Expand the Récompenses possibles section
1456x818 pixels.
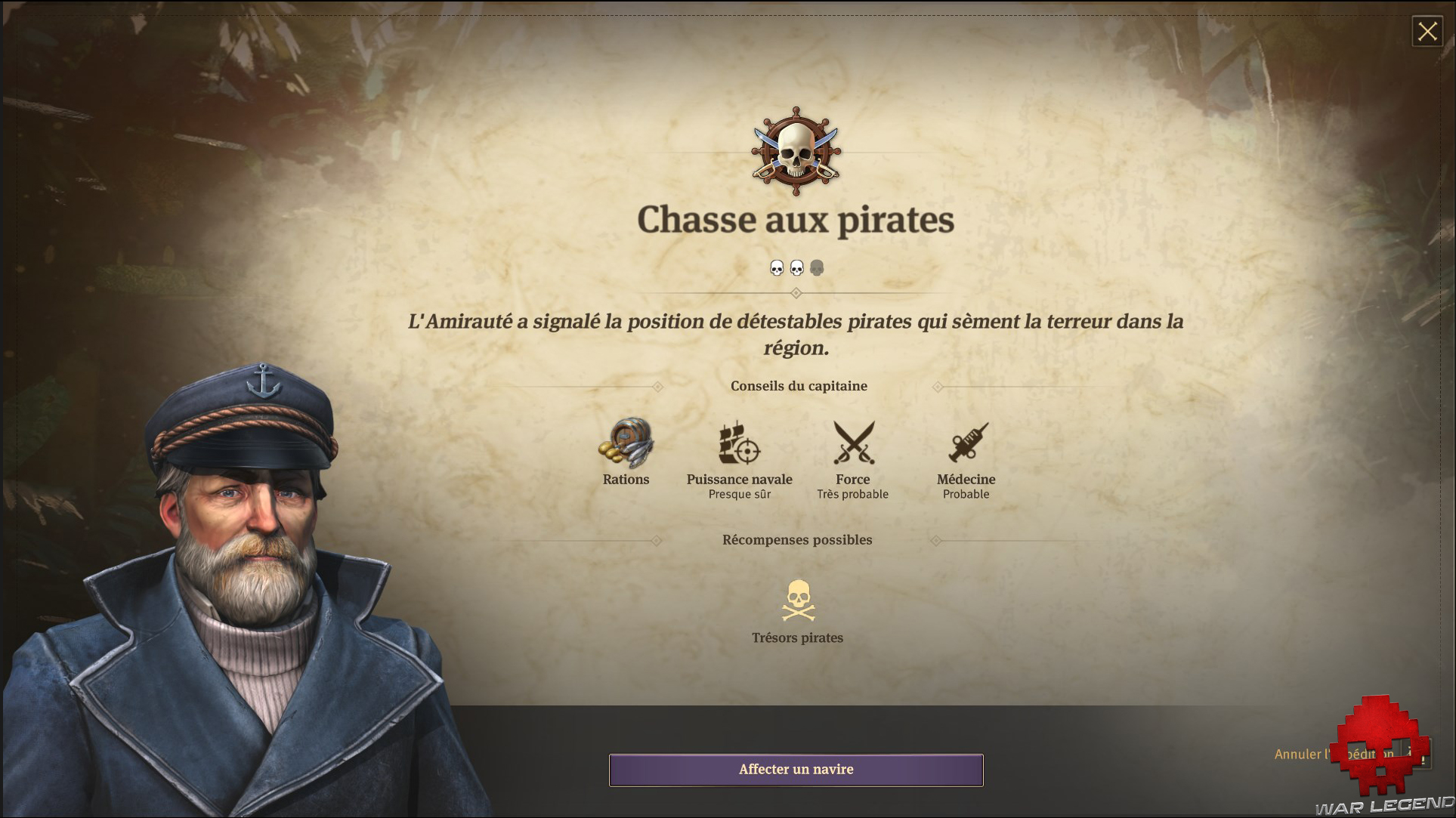(797, 539)
